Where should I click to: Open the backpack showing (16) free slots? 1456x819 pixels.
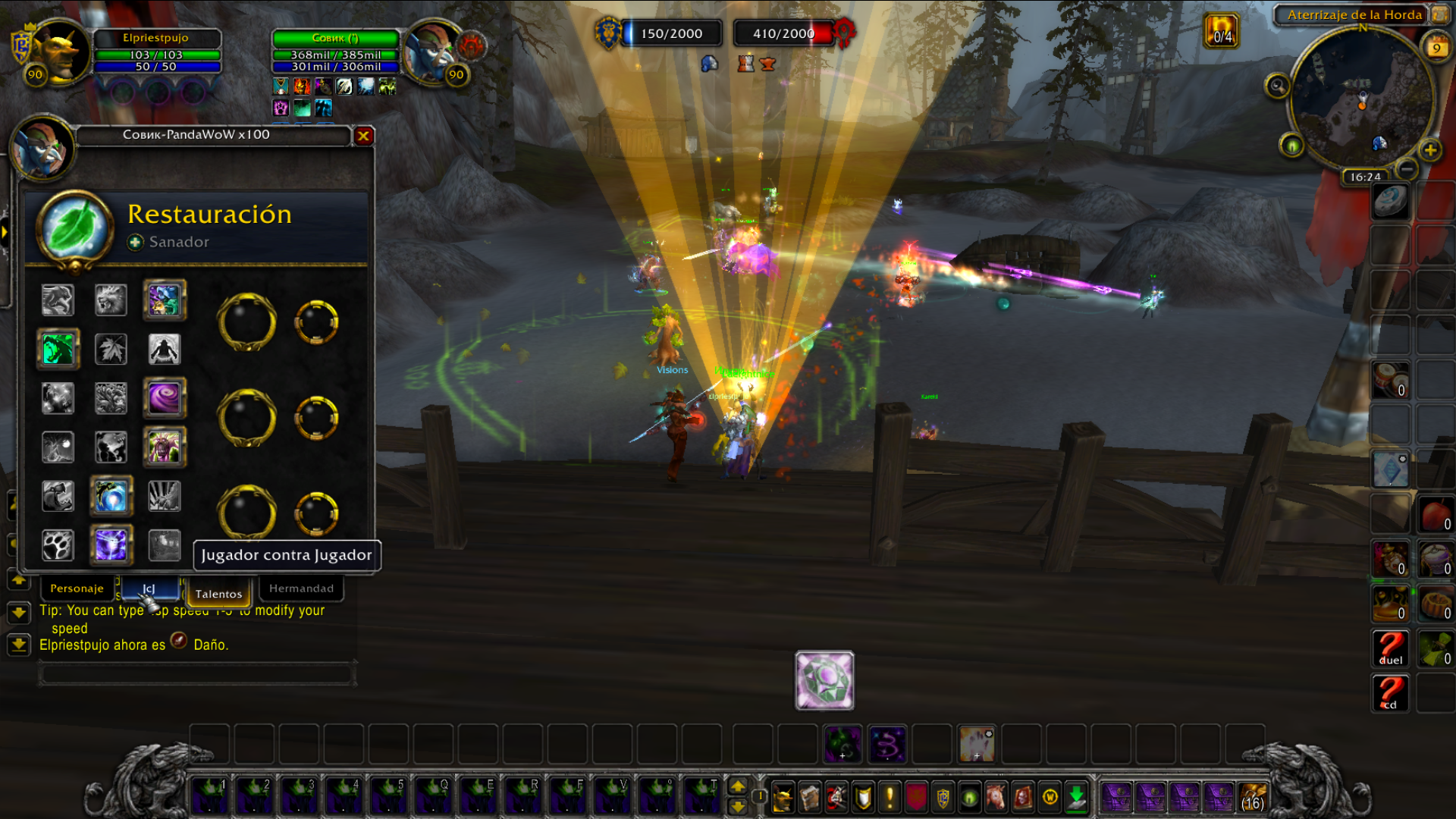[1252, 797]
